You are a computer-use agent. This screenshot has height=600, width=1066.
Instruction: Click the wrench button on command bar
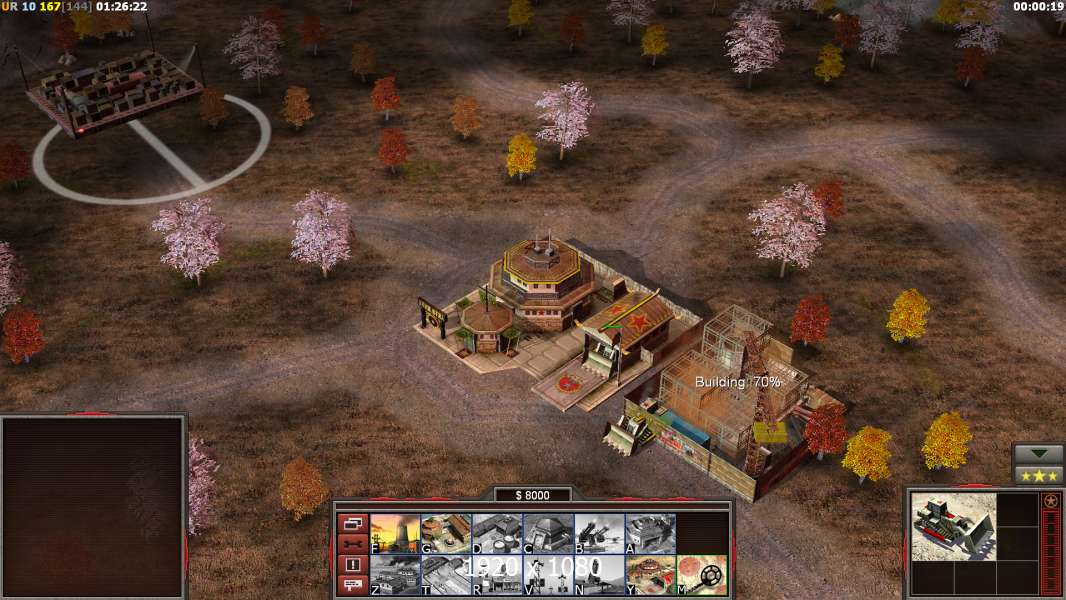pos(352,544)
